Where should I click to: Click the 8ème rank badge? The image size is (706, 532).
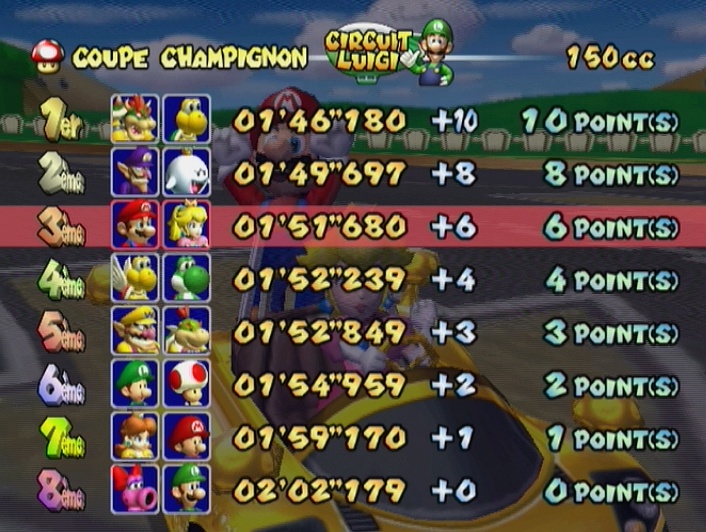point(60,490)
